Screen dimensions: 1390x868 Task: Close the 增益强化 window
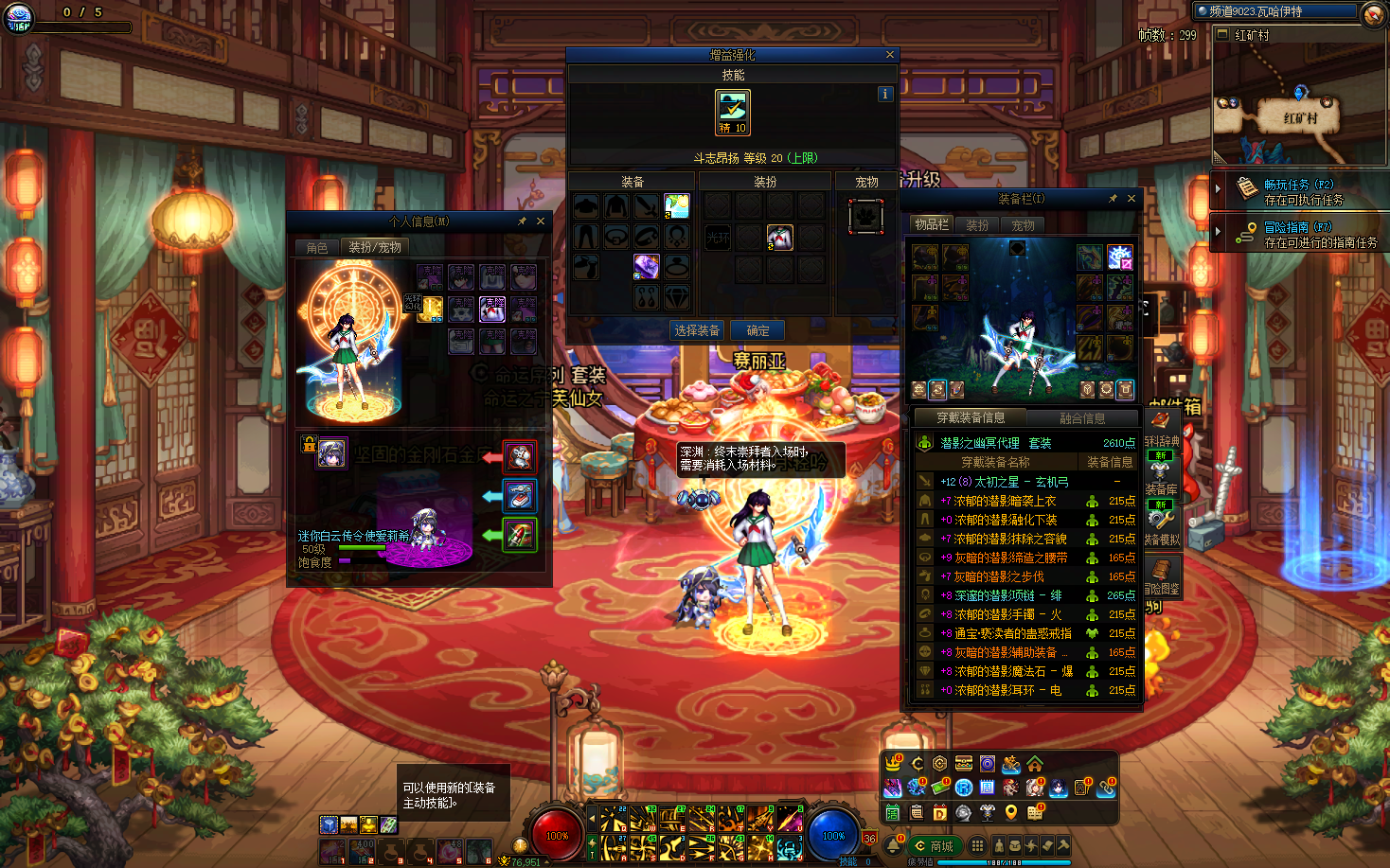point(889,55)
